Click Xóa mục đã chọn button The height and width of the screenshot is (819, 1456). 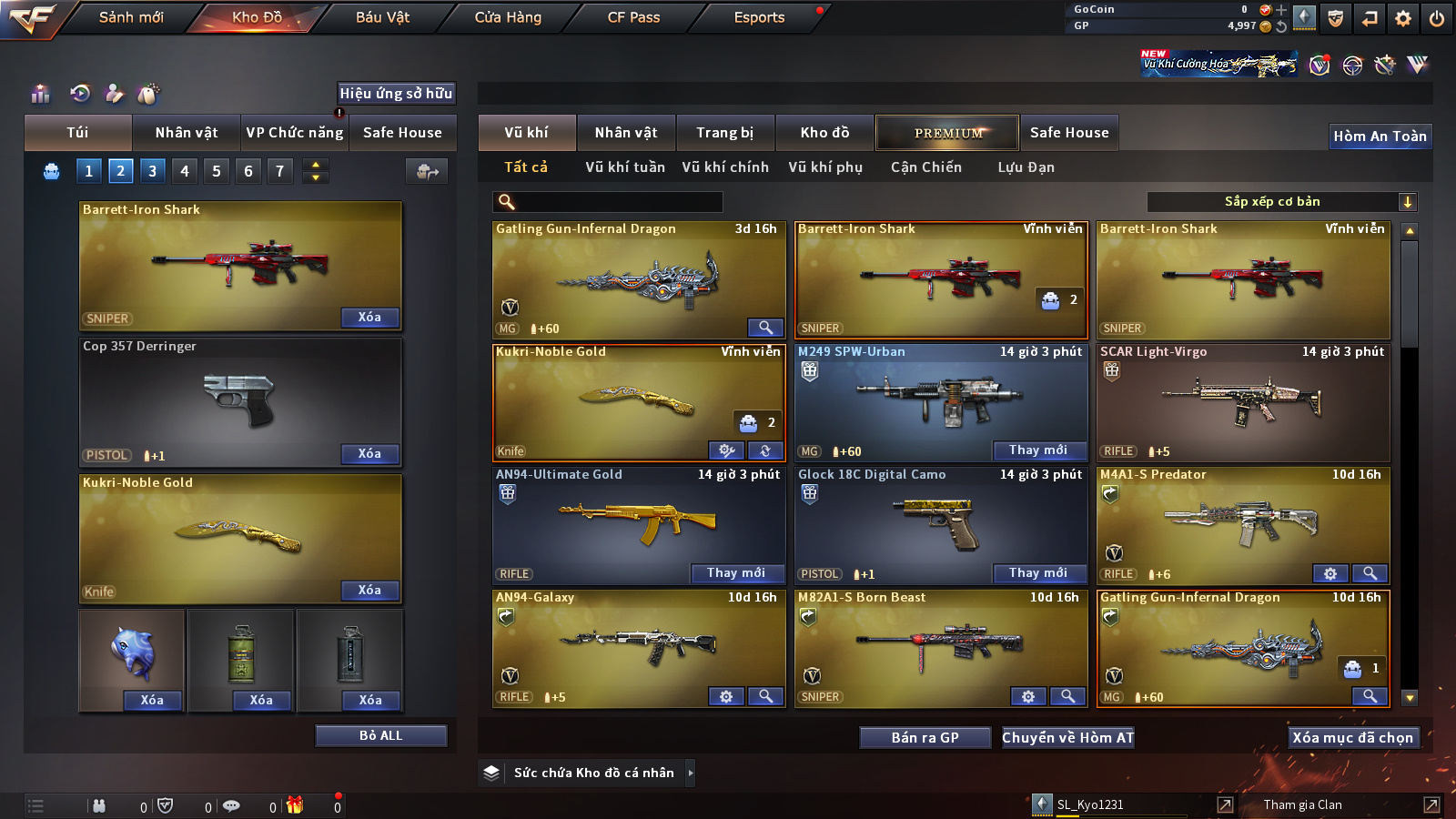[x=1352, y=738]
